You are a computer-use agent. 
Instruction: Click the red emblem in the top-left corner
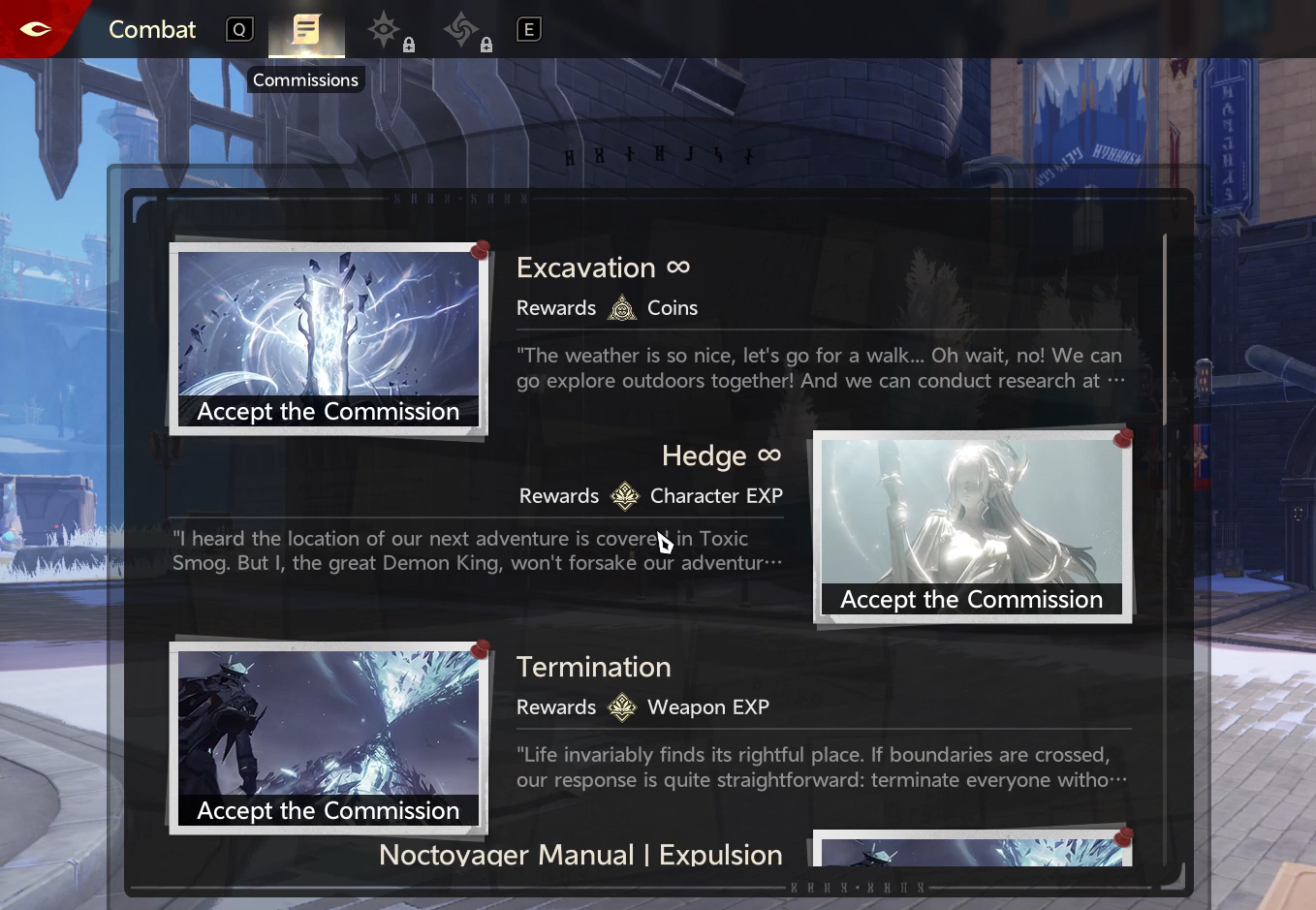click(37, 28)
